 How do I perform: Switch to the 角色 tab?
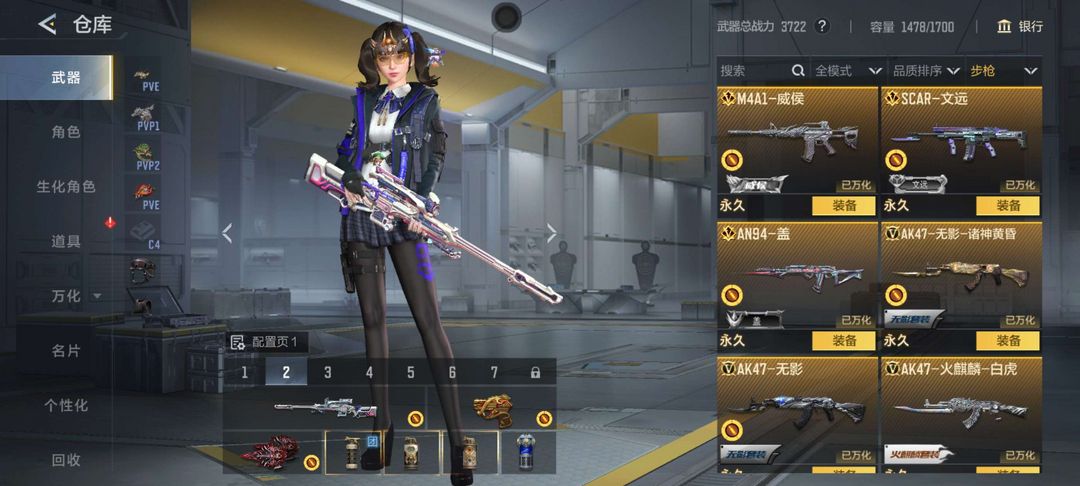click(66, 132)
